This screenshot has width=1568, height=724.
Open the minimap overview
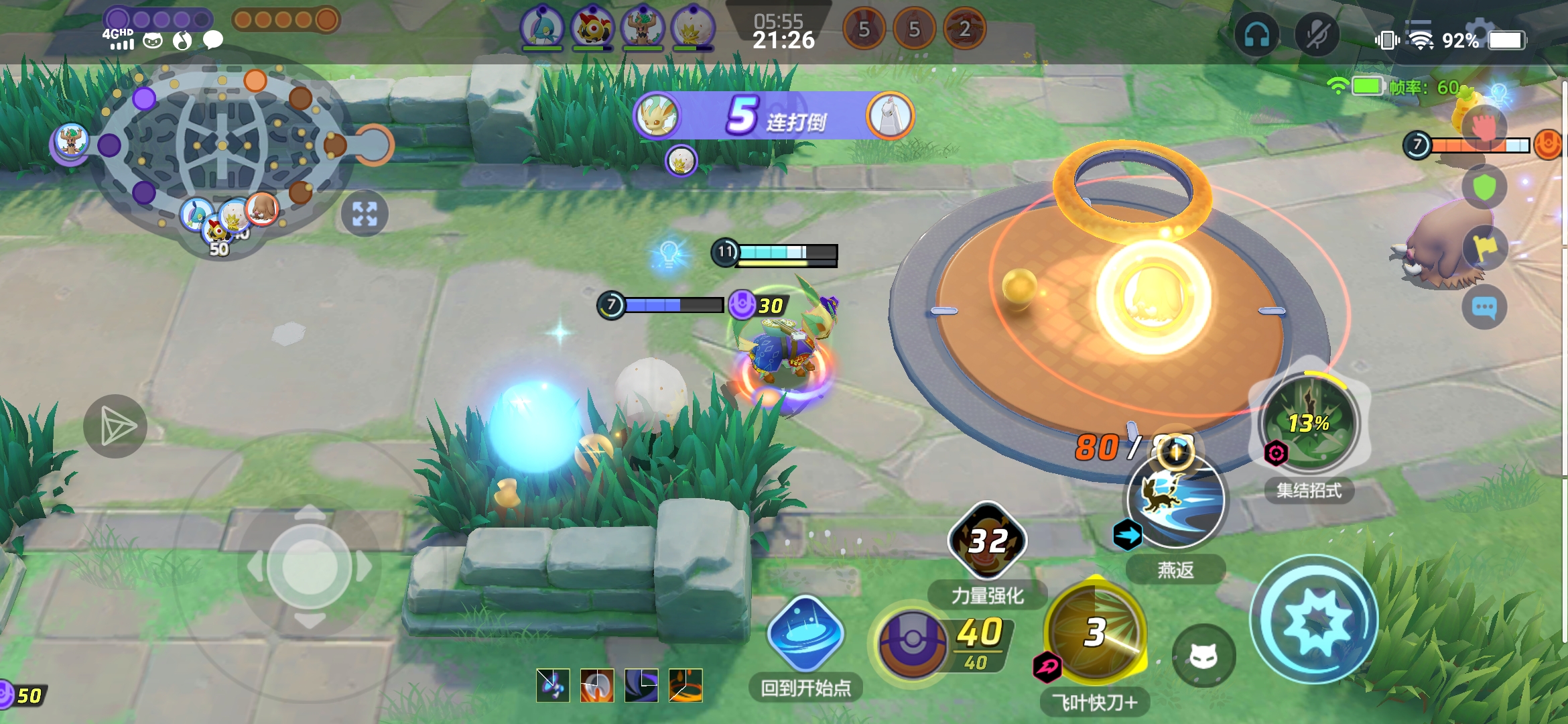221,144
